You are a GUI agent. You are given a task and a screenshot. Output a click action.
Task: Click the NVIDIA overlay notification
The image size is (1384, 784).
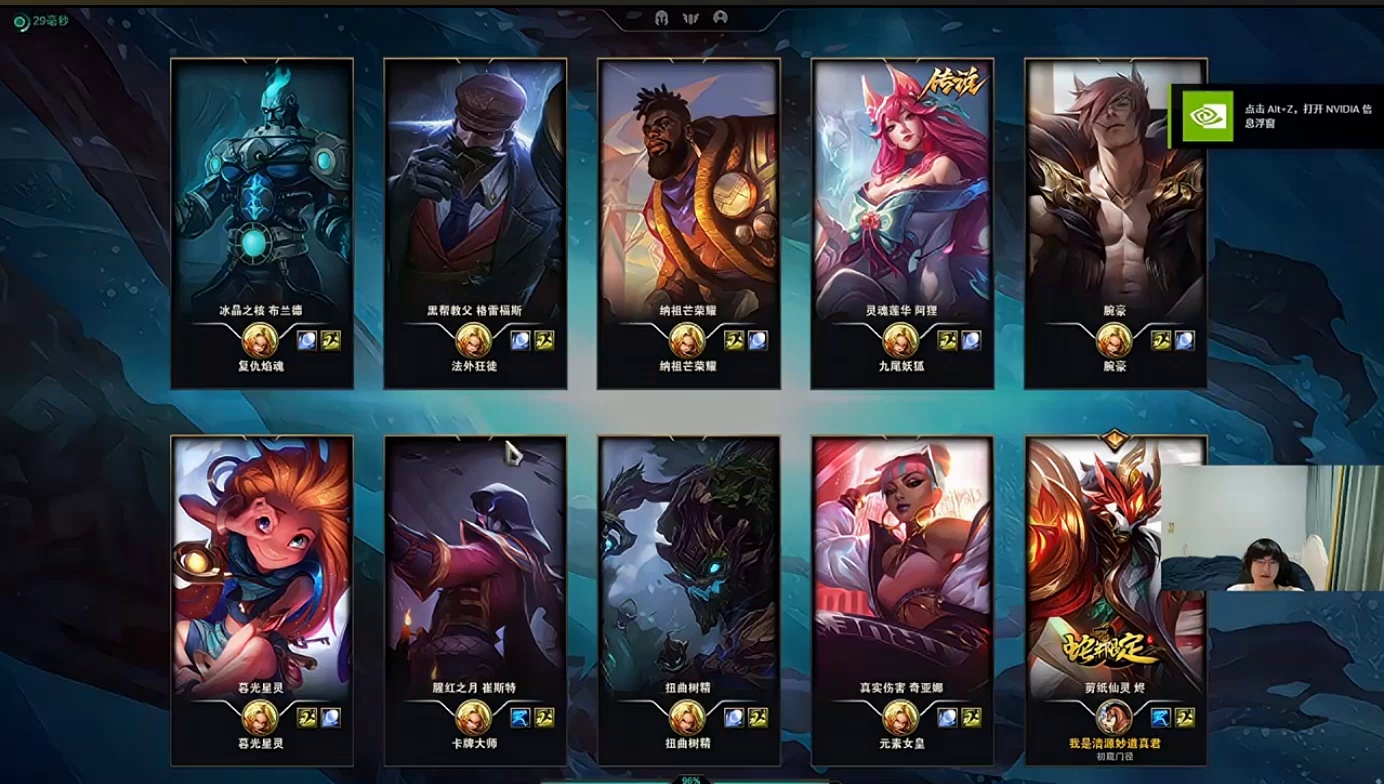pos(1276,116)
